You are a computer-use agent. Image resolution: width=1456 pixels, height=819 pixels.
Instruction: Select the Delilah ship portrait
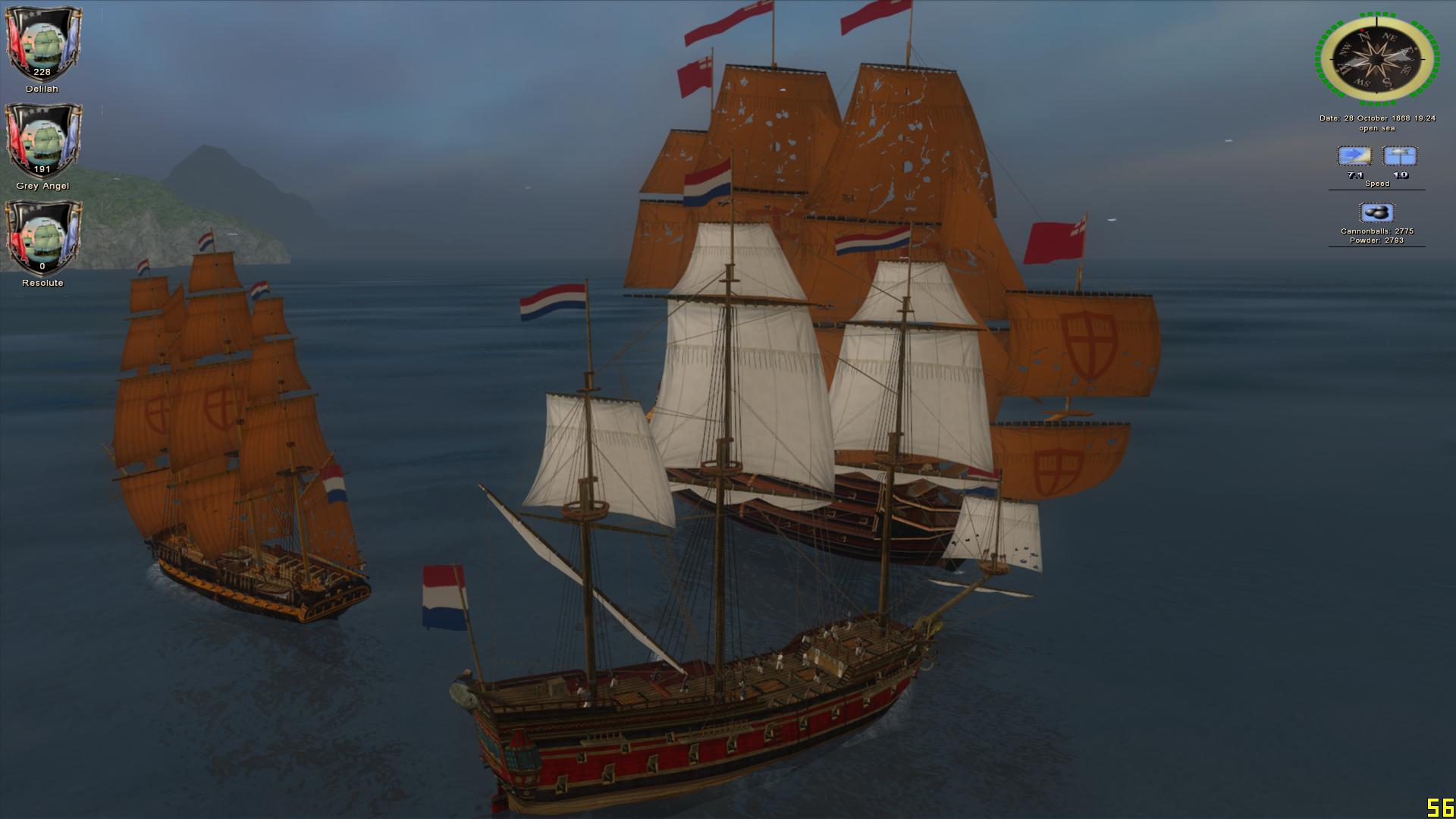point(42,44)
